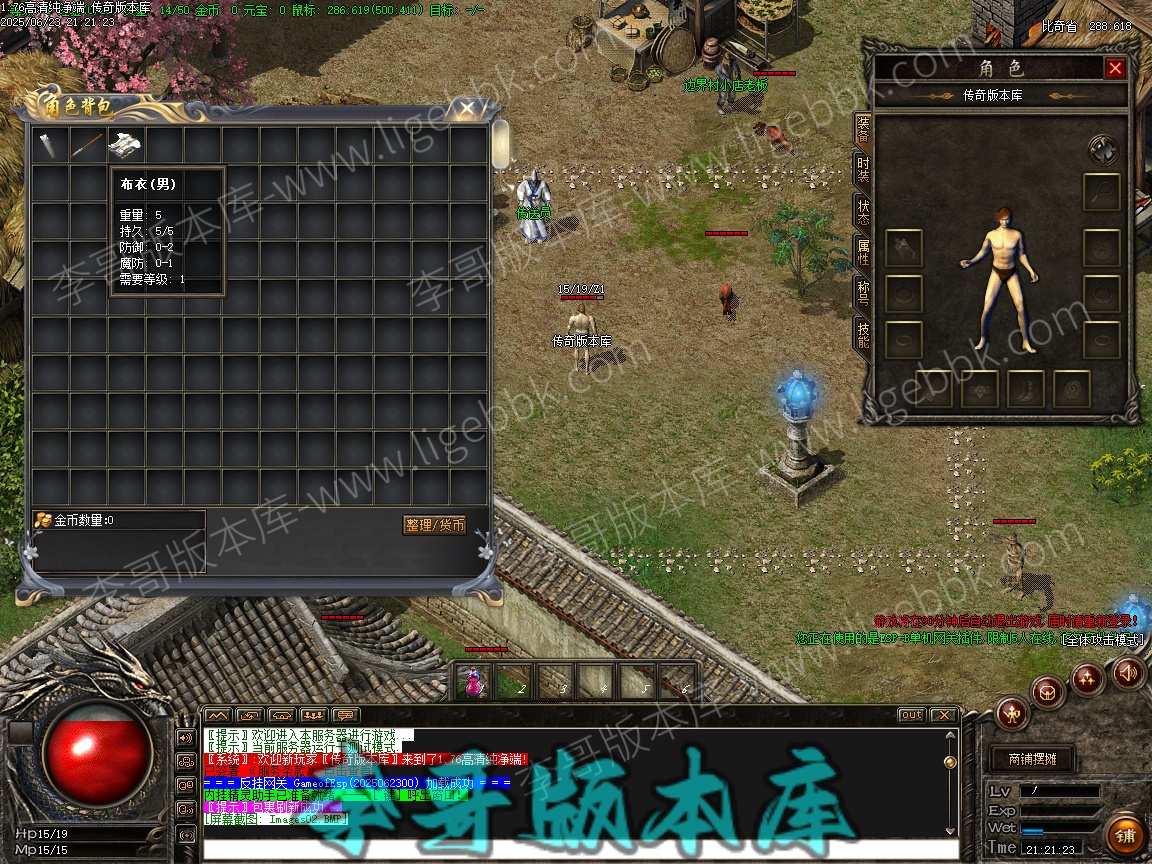This screenshot has width=1152, height=864.
Task: Select the 装备 equipment tab
Action: (862, 127)
